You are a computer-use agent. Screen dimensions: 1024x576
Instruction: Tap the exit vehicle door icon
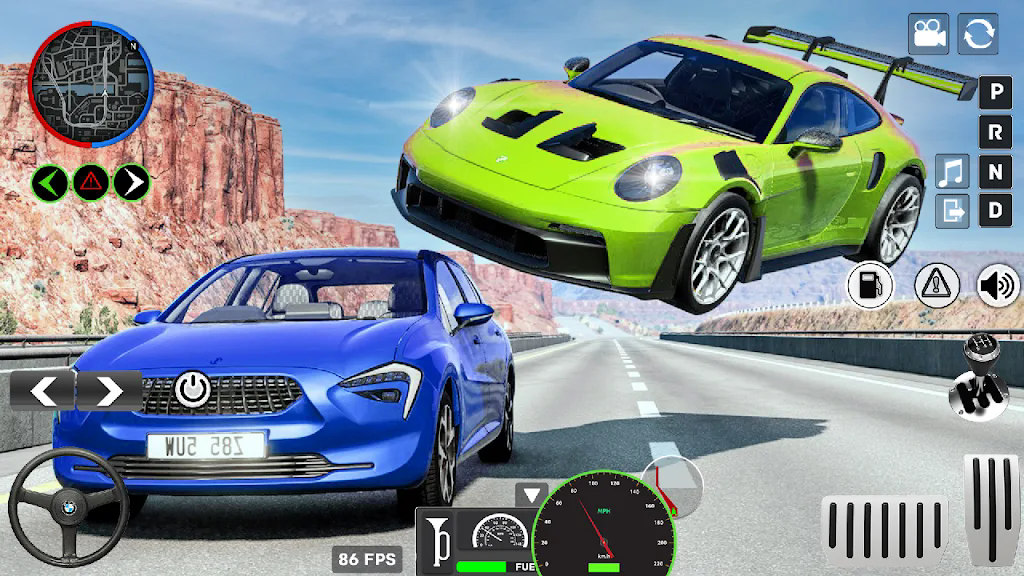pos(952,211)
